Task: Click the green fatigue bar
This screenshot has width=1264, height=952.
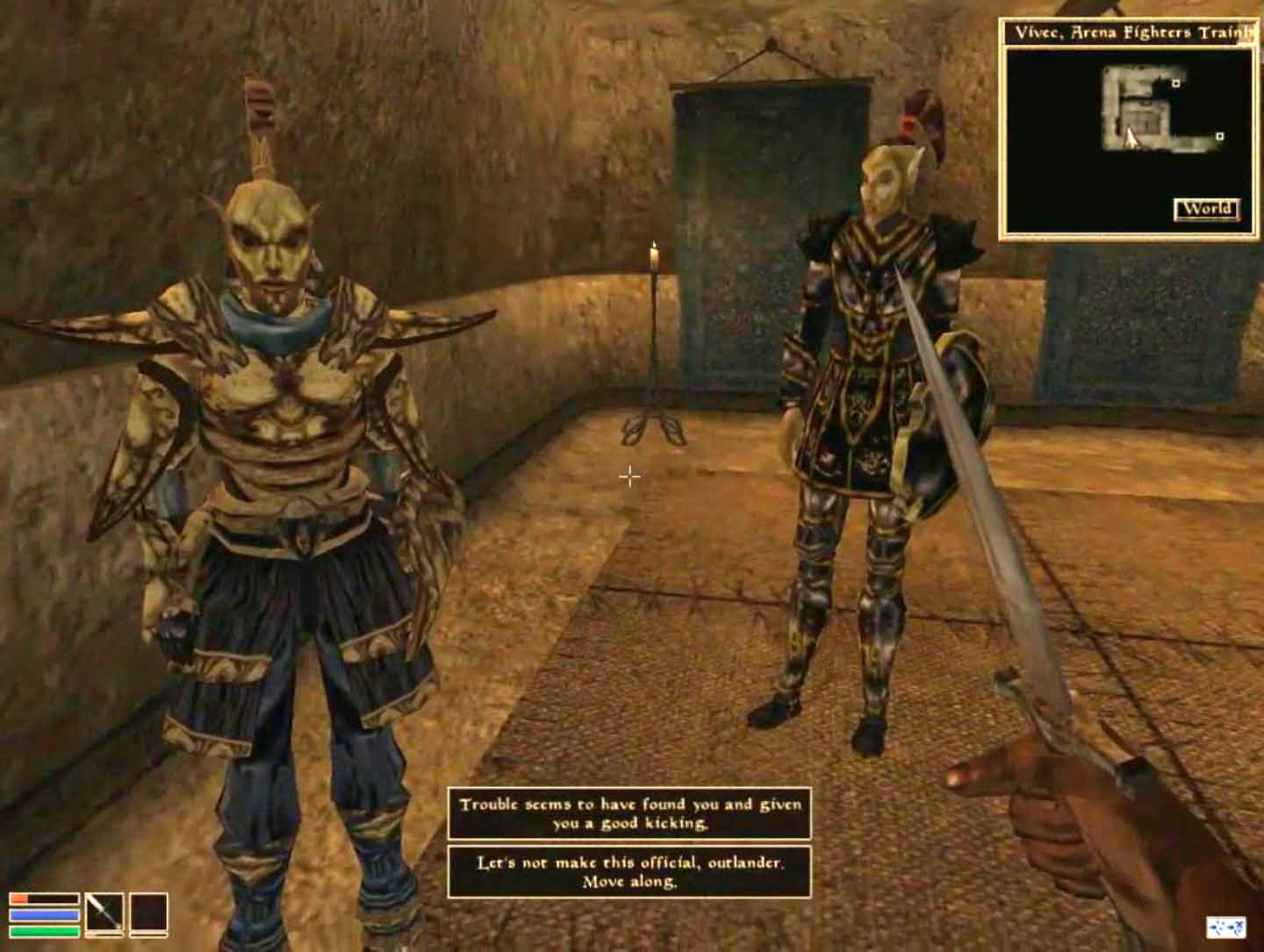Action: click(x=44, y=930)
